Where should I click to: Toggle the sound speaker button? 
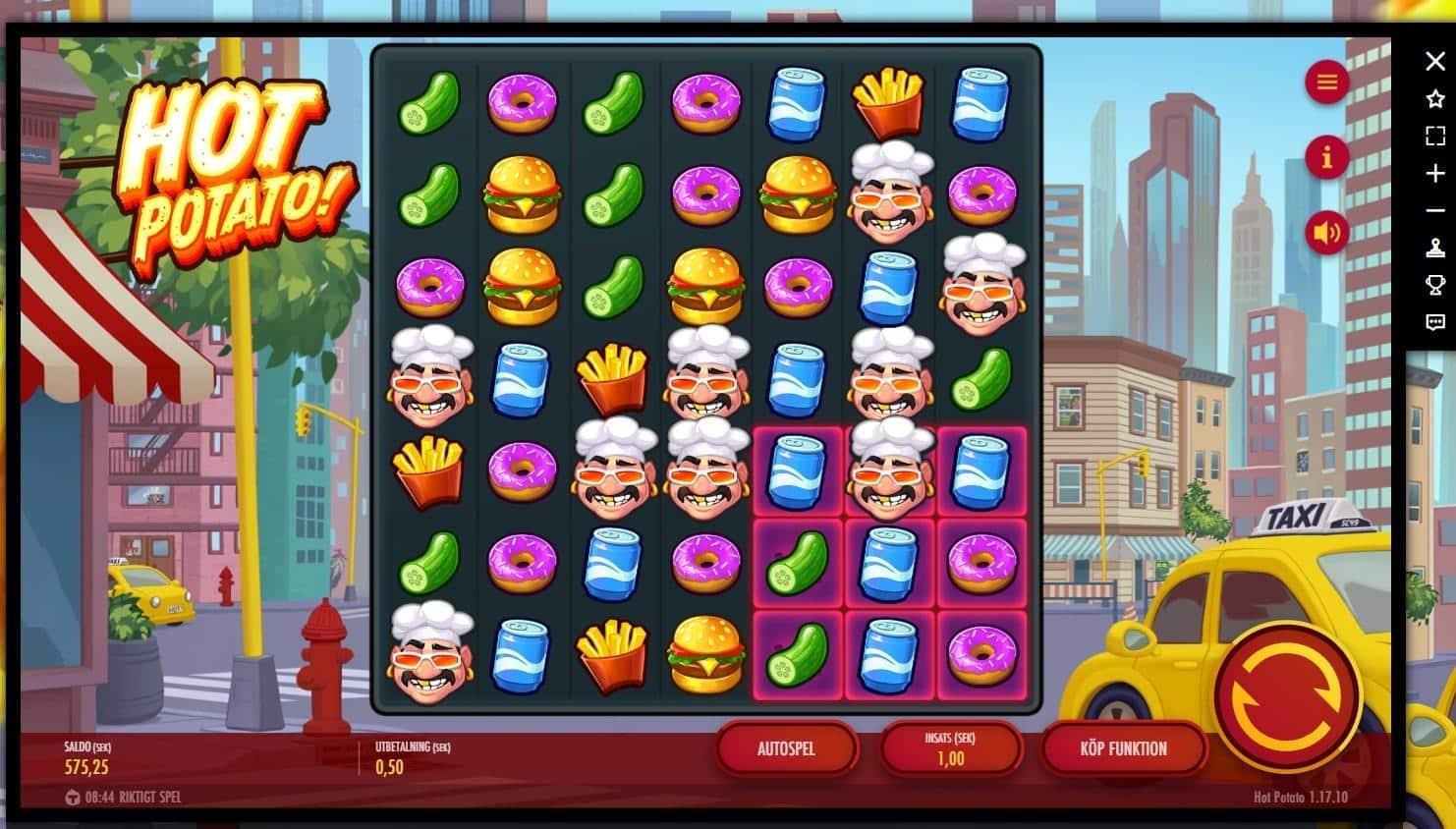point(1326,233)
